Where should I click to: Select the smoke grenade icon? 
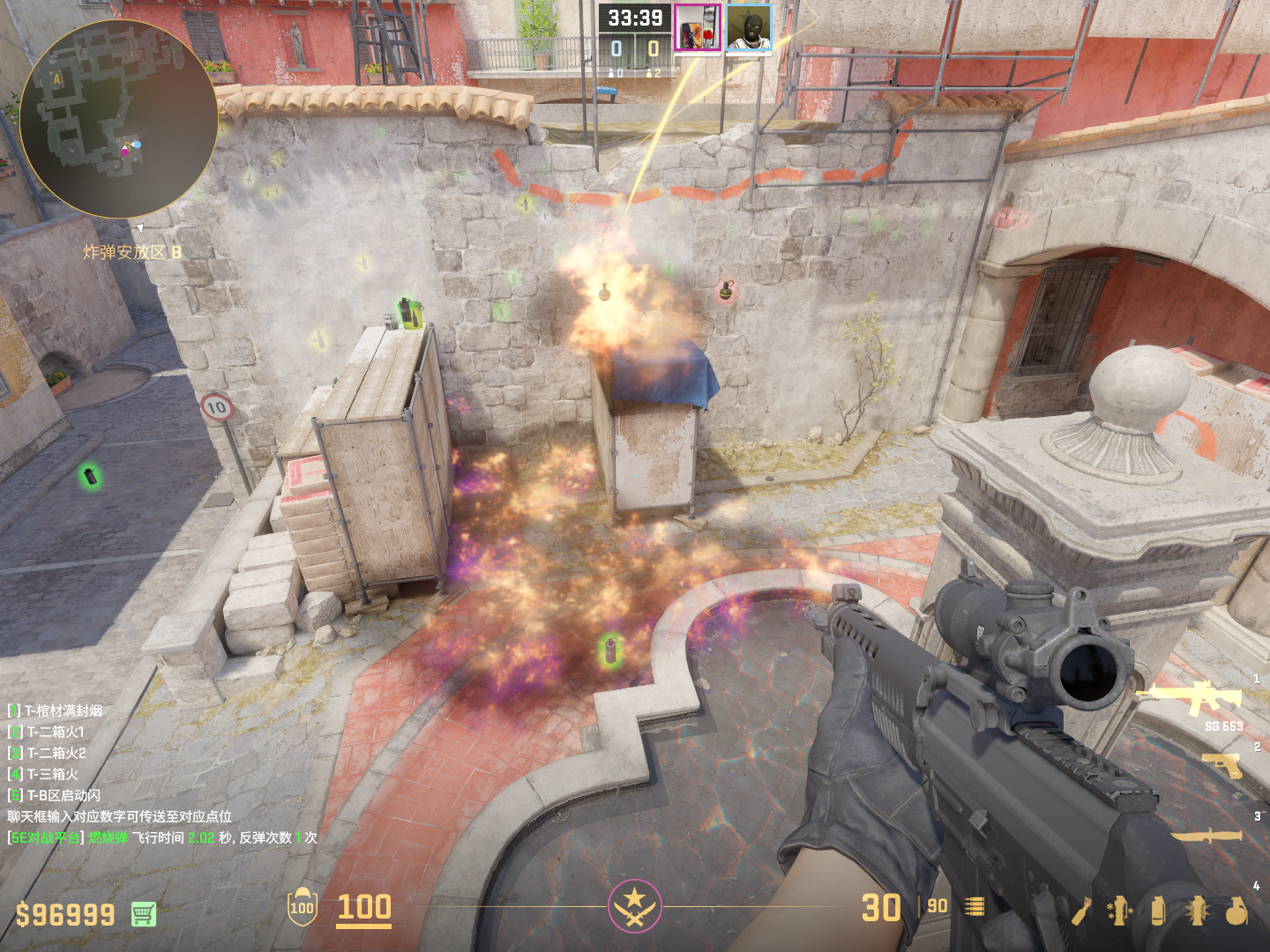[1158, 911]
